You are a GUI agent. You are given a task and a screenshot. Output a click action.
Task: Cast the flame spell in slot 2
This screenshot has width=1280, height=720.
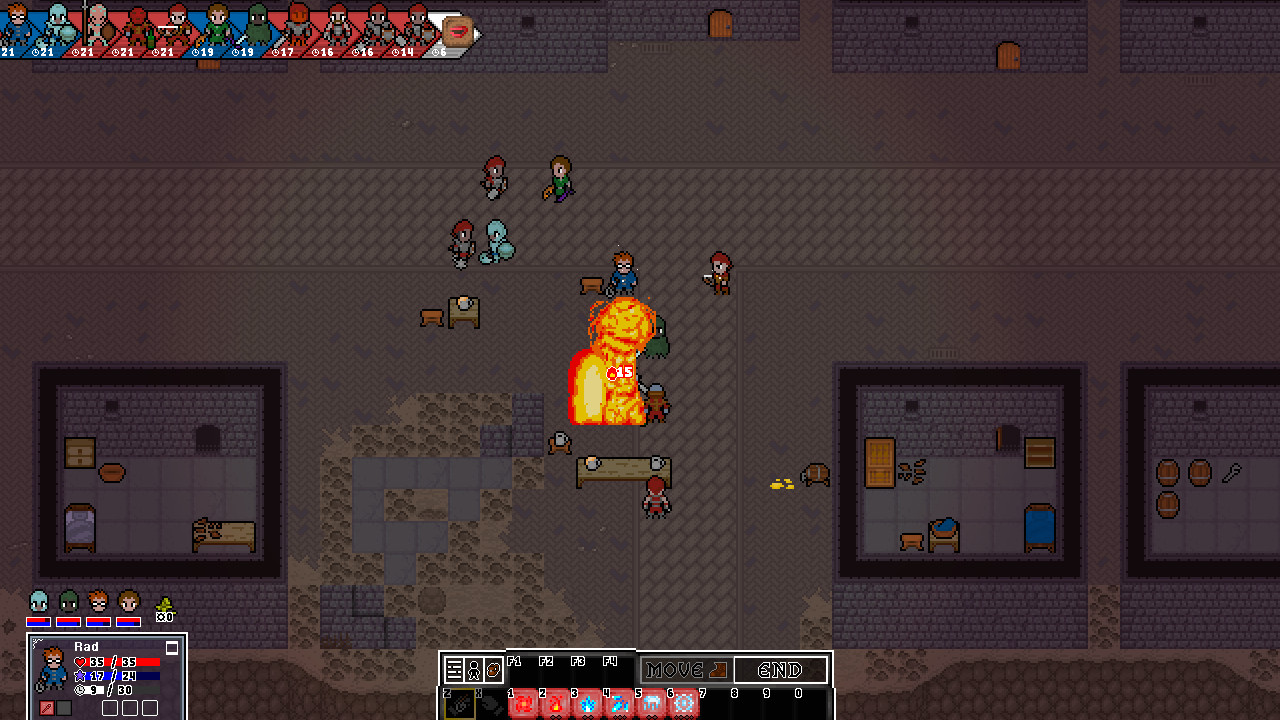pyautogui.click(x=556, y=704)
